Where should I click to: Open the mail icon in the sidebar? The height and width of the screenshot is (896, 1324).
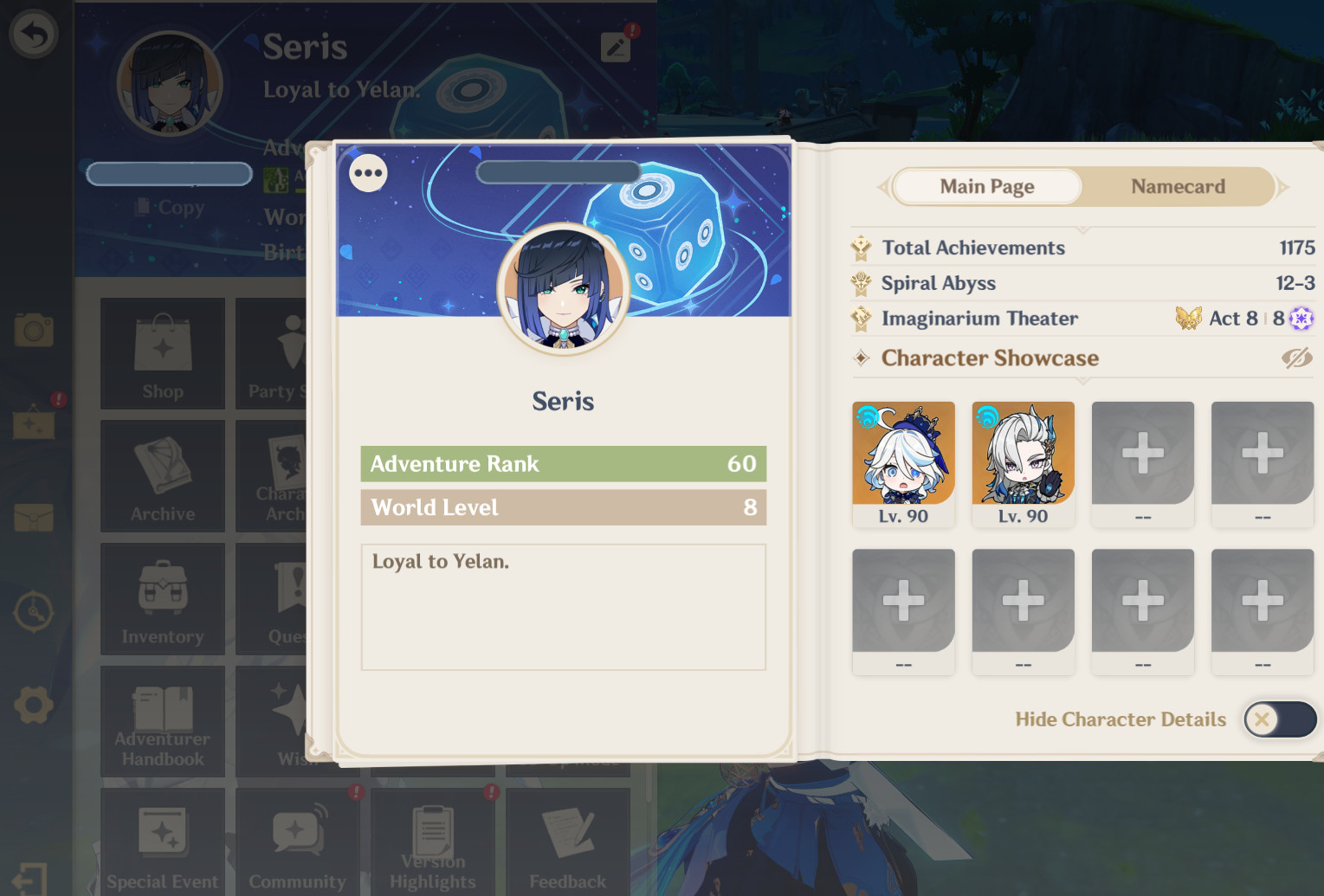tap(34, 518)
